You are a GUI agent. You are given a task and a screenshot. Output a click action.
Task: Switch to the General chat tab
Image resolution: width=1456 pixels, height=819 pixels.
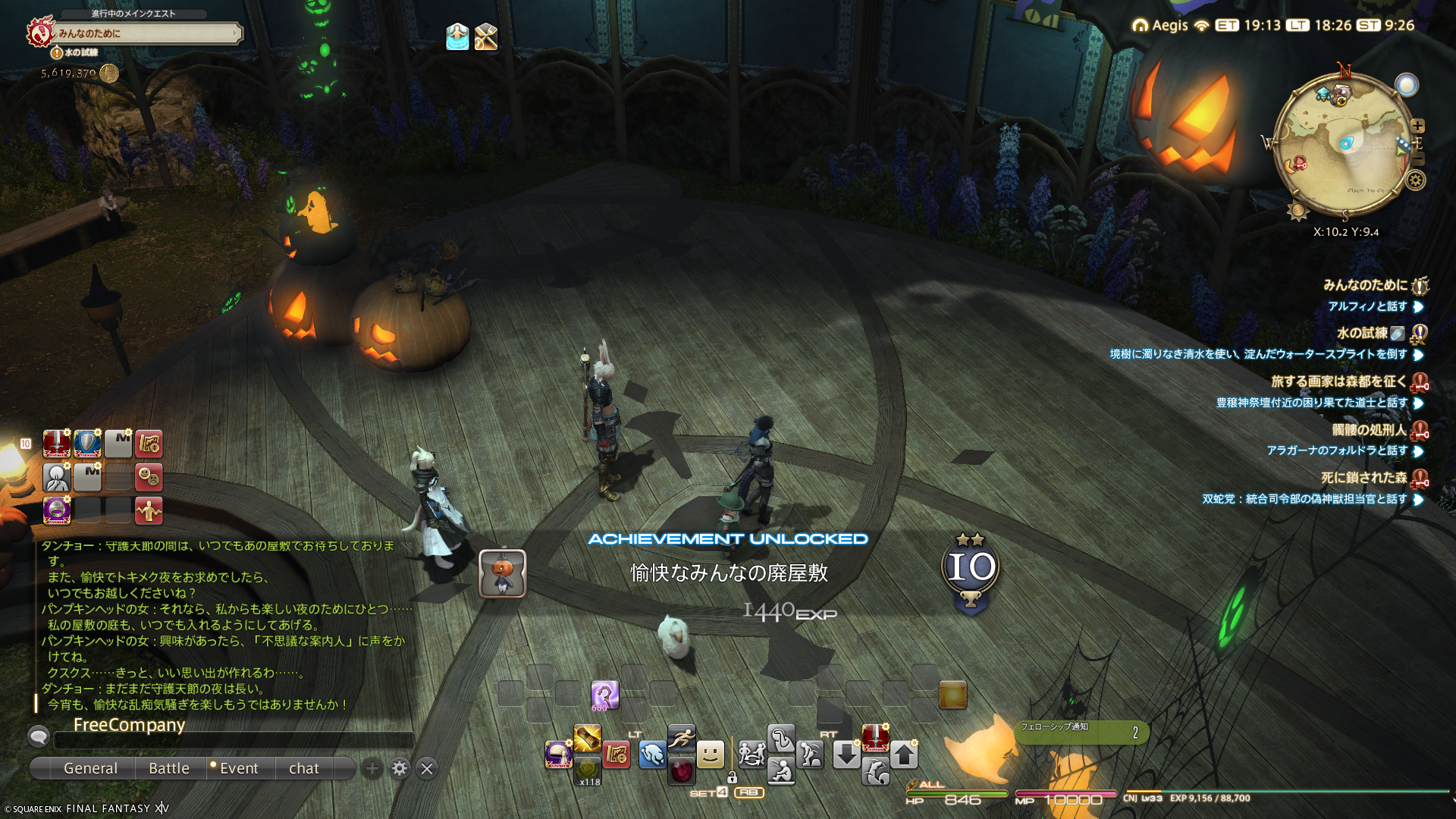90,768
